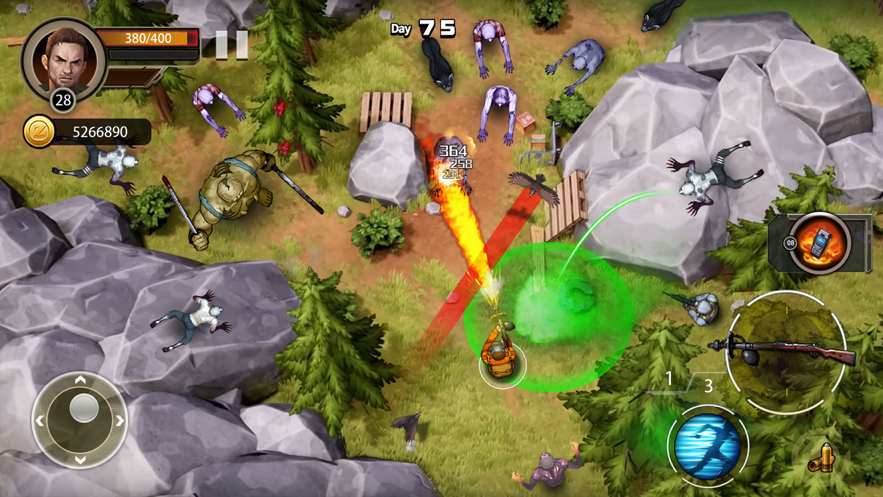
Task: Click the virtual joystick thumb pad
Action: tap(83, 409)
